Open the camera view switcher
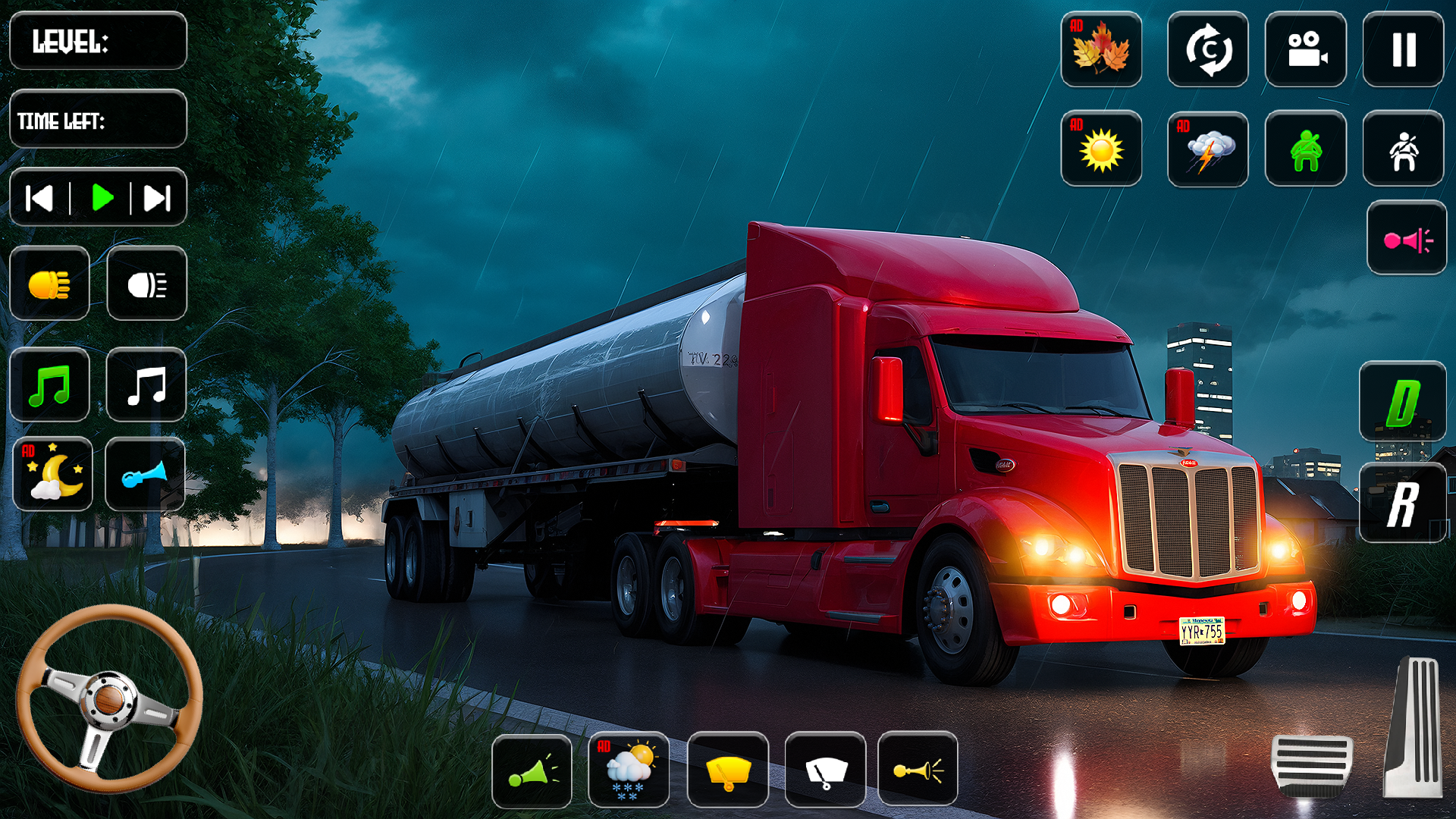The image size is (1456, 819). [x=1307, y=50]
